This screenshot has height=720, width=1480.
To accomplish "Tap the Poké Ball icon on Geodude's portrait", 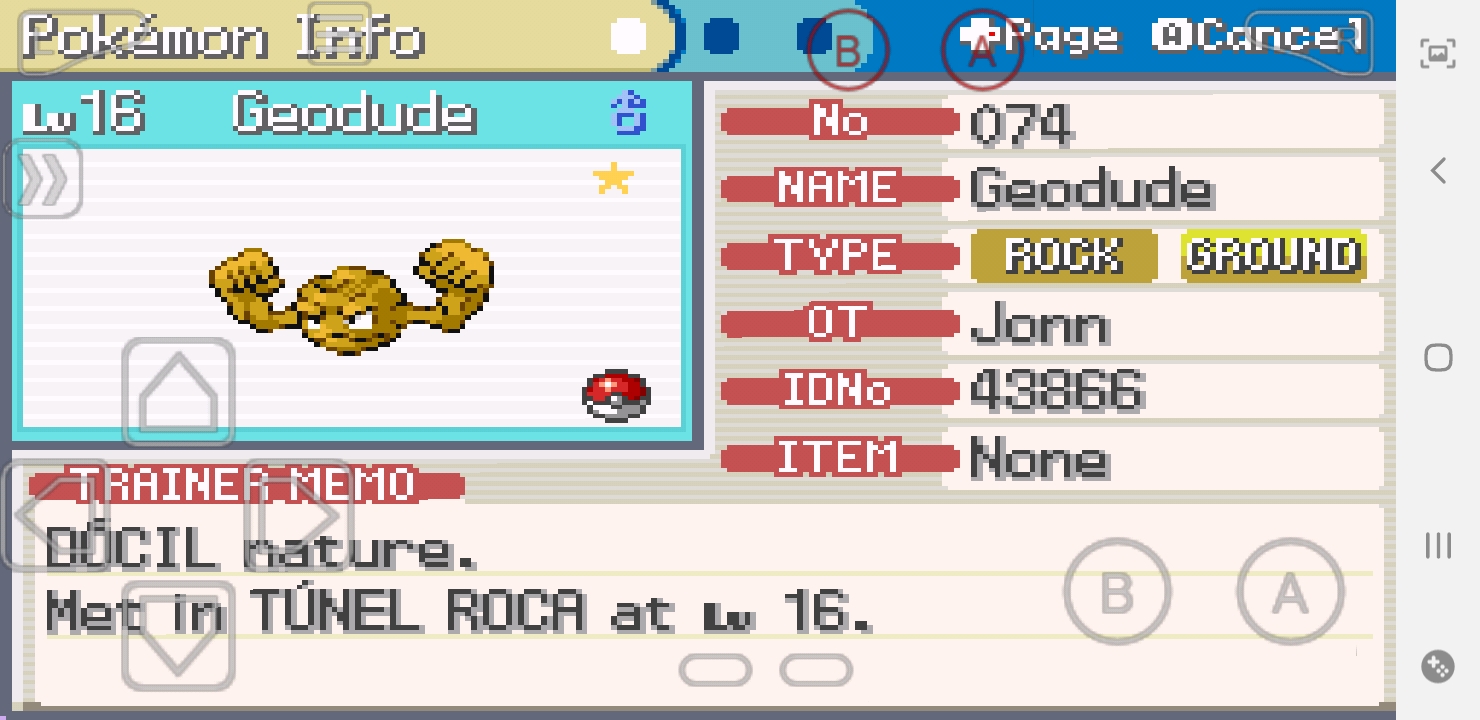I will click(617, 395).
